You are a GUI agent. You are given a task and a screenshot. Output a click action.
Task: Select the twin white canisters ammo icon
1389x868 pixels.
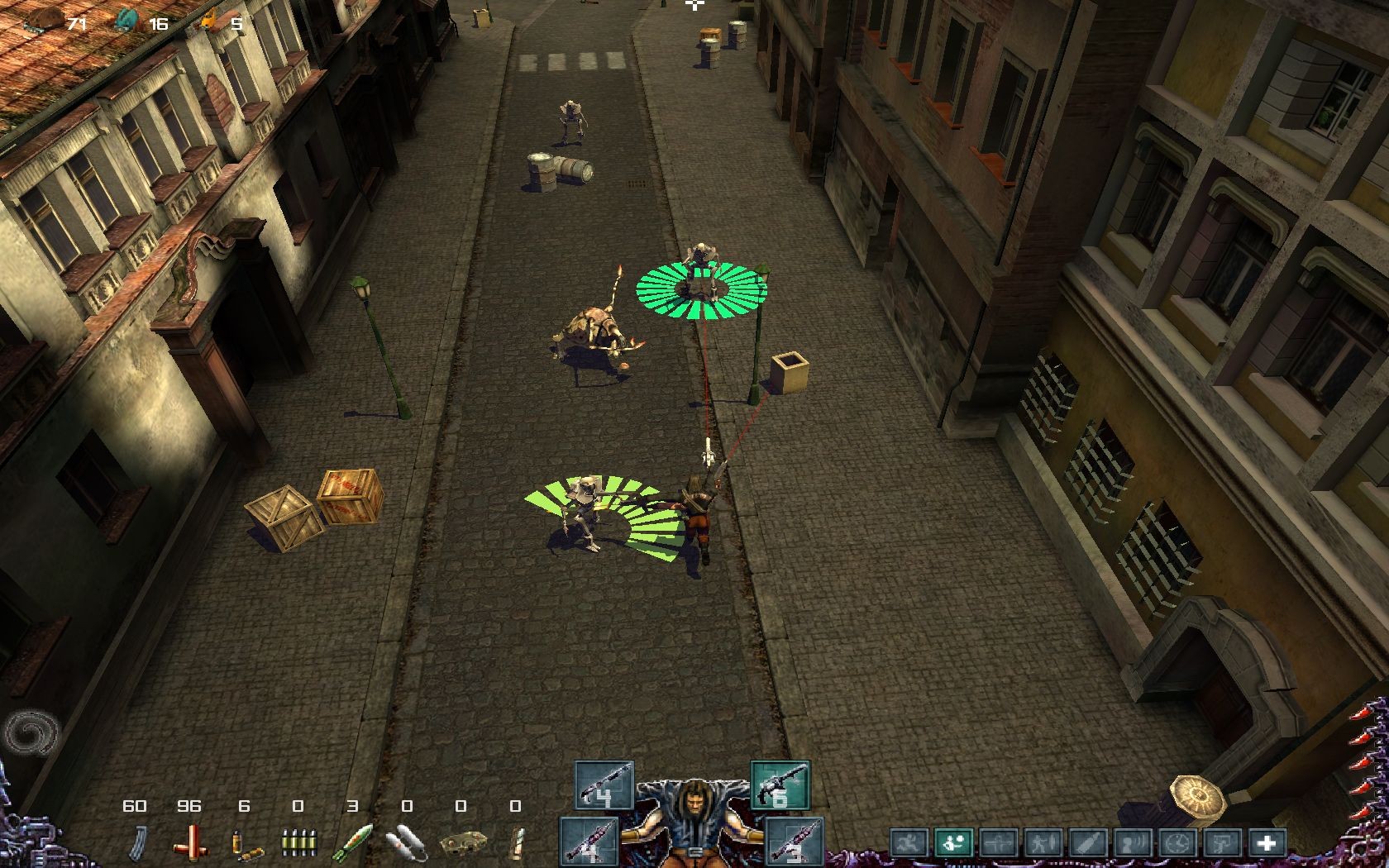pos(407,844)
